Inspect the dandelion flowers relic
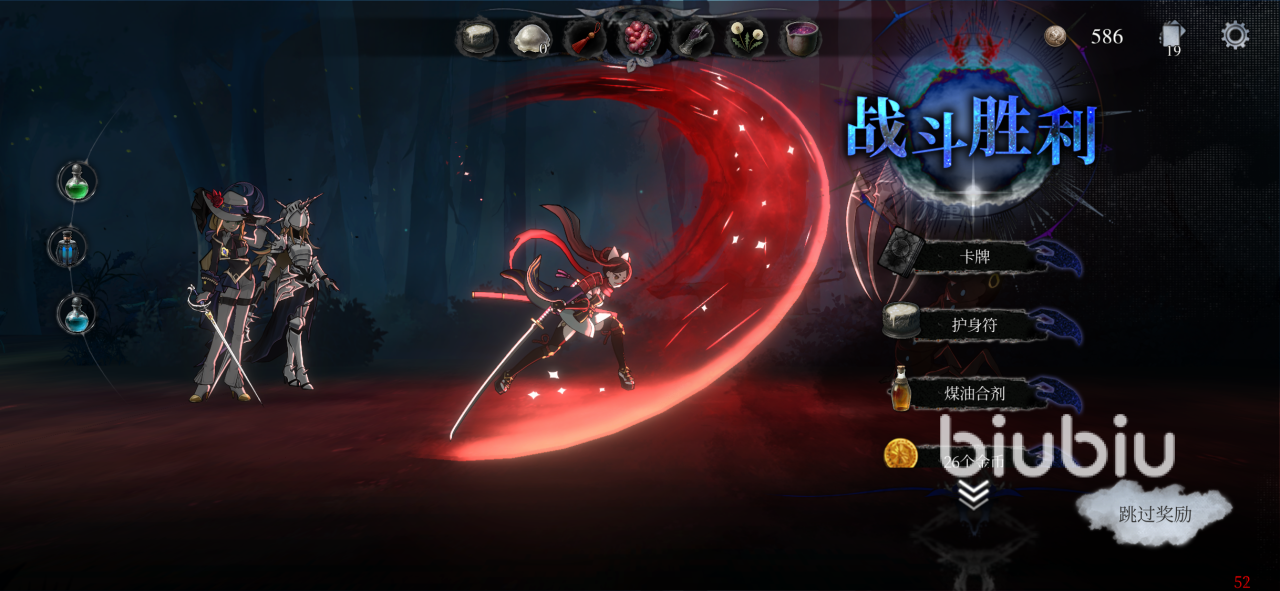This screenshot has height=591, width=1280. click(746, 39)
